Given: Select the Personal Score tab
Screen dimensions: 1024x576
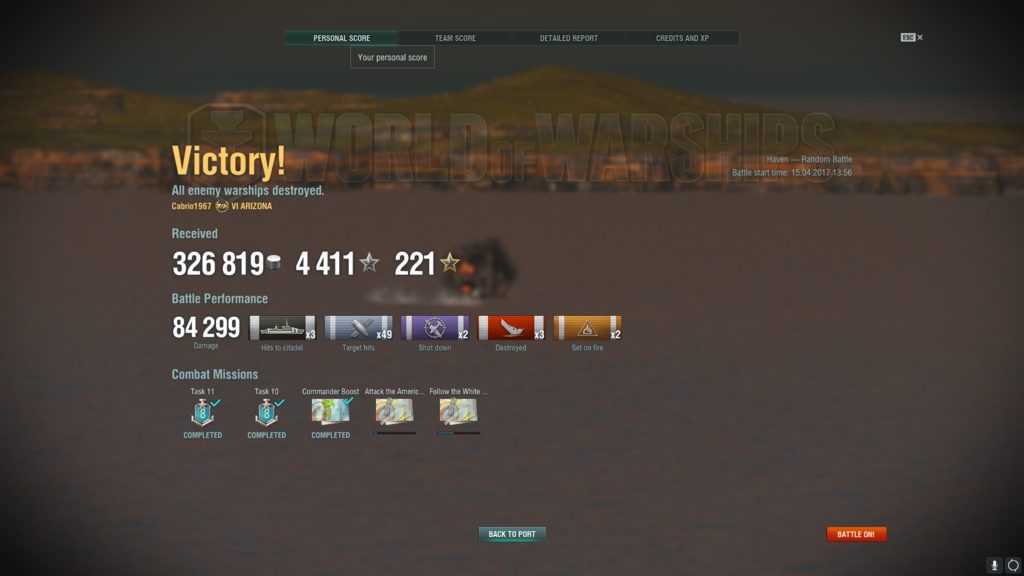Looking at the screenshot, I should coord(342,38).
